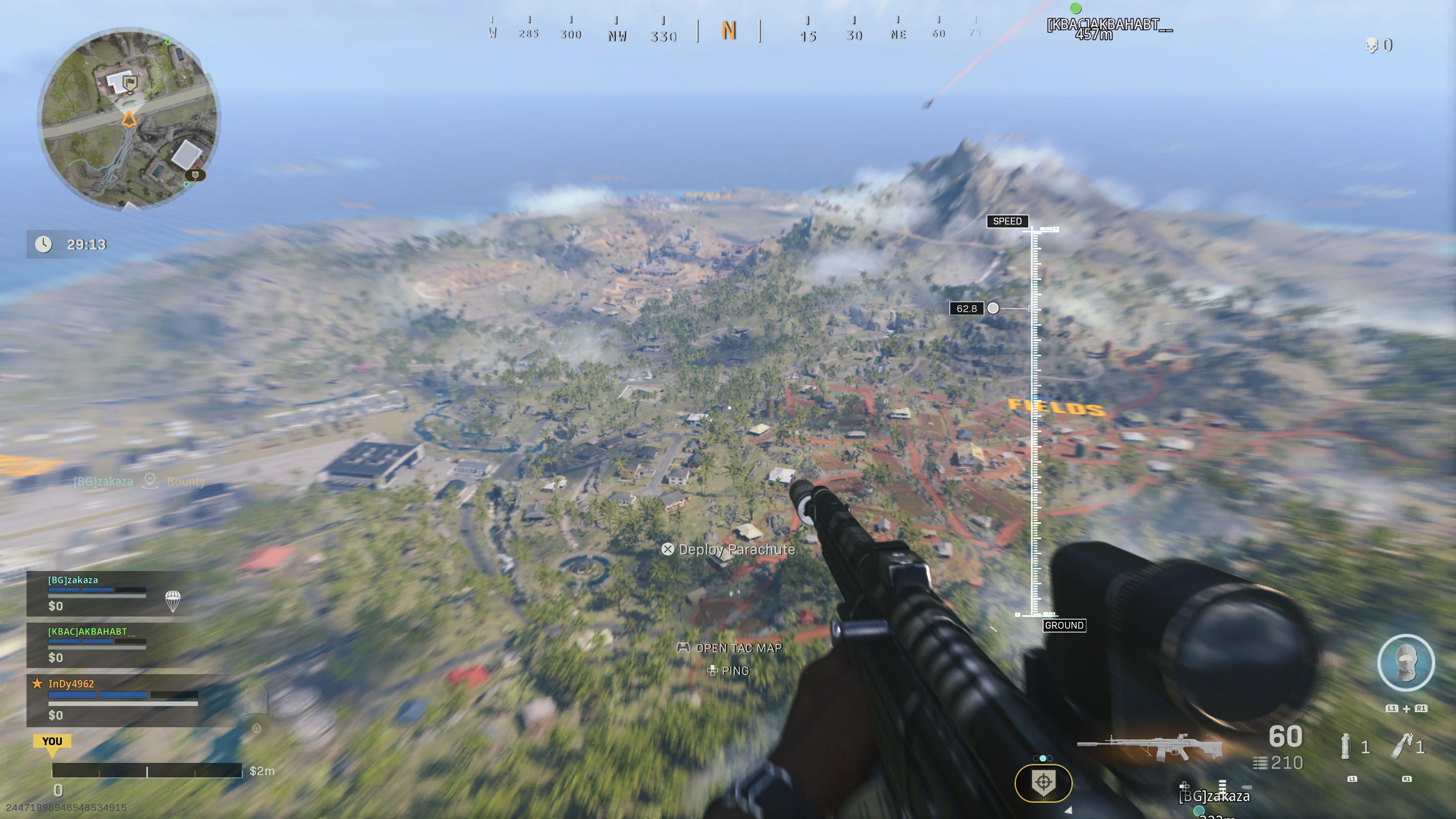Select [KBAC]AKBAHABT__ squad member row
This screenshot has width=1456, height=819.
107,645
